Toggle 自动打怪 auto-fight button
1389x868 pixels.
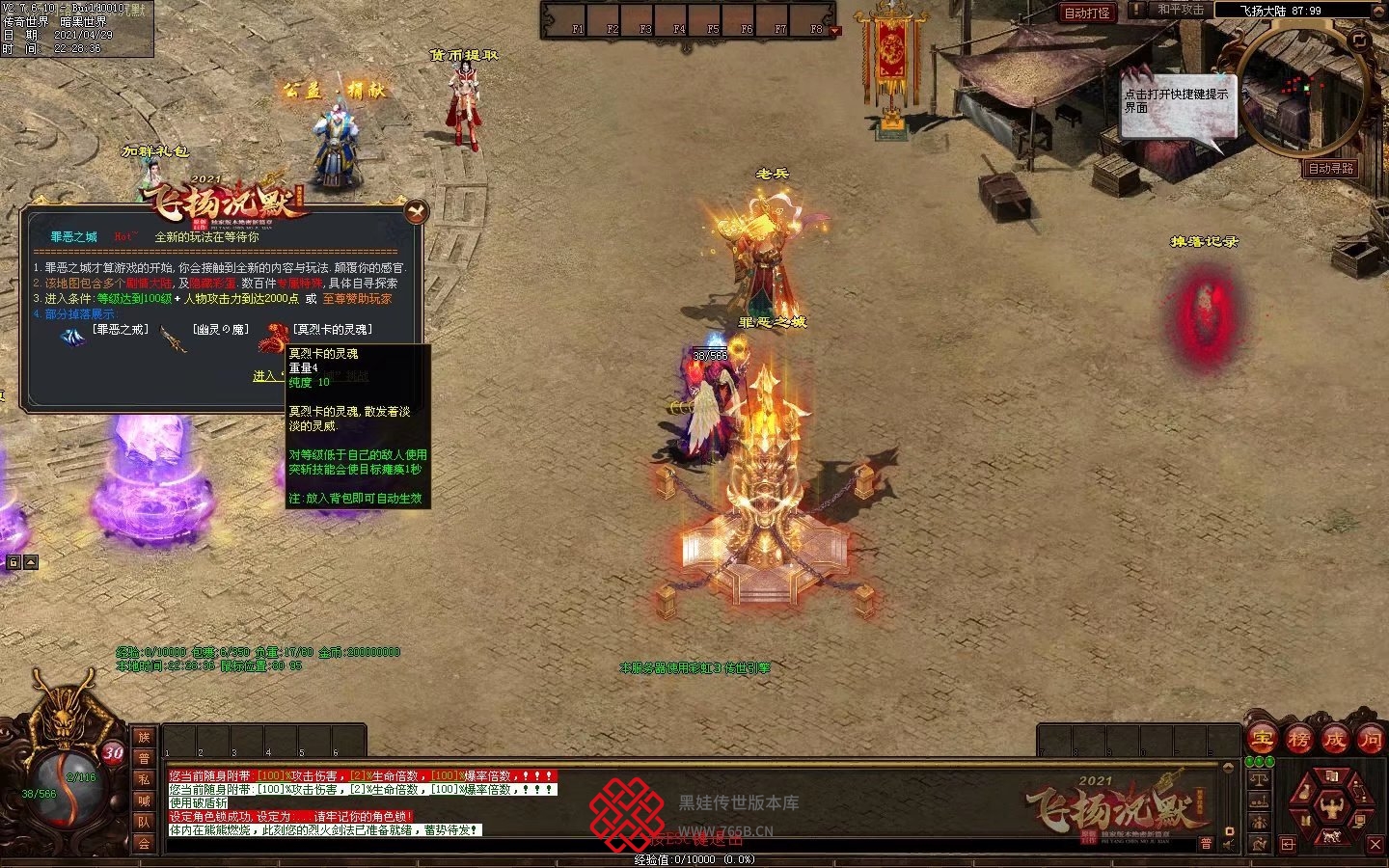(1086, 13)
